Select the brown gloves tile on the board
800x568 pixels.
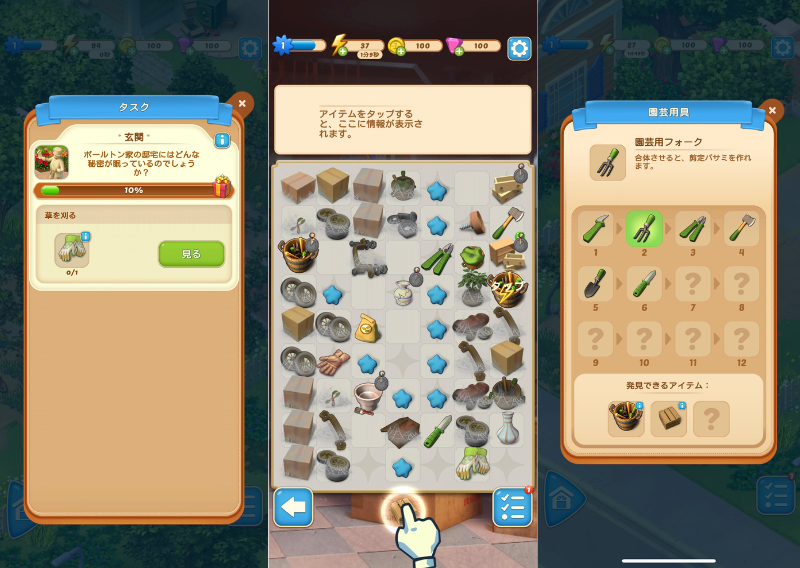pos(333,361)
